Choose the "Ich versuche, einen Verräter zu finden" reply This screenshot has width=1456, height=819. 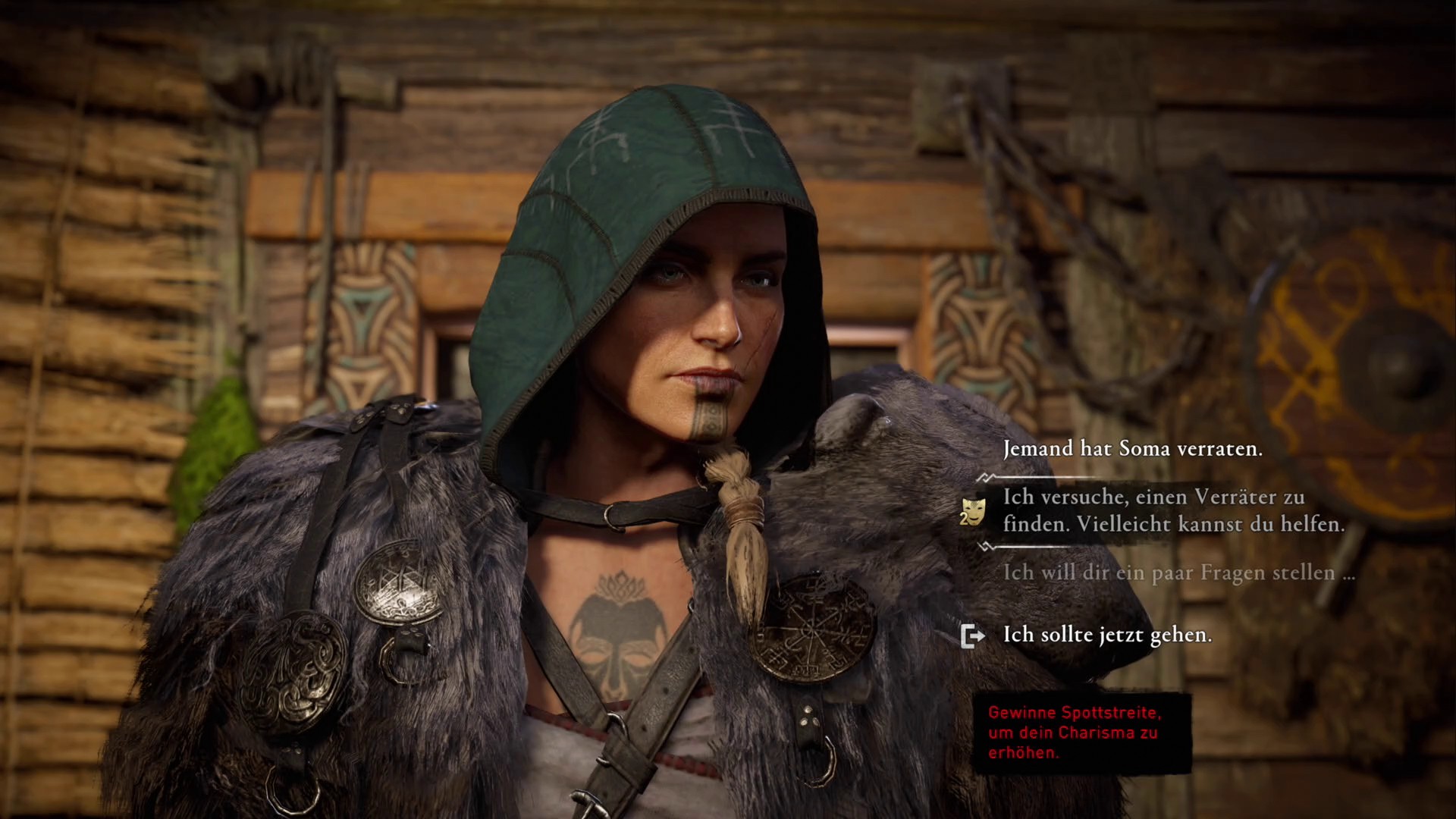point(1172,510)
